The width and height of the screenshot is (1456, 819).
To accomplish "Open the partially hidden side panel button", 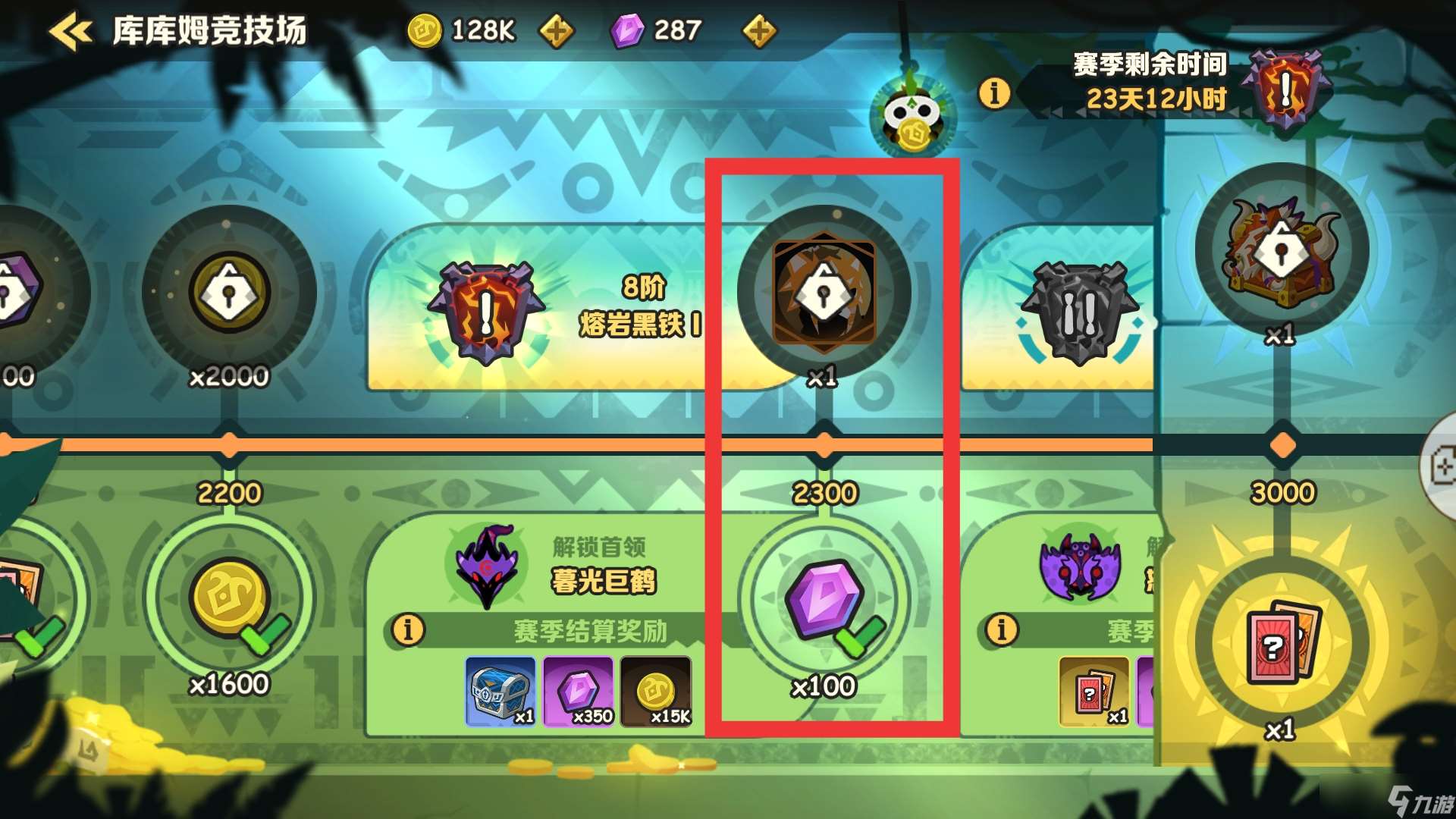I will pos(1441,466).
